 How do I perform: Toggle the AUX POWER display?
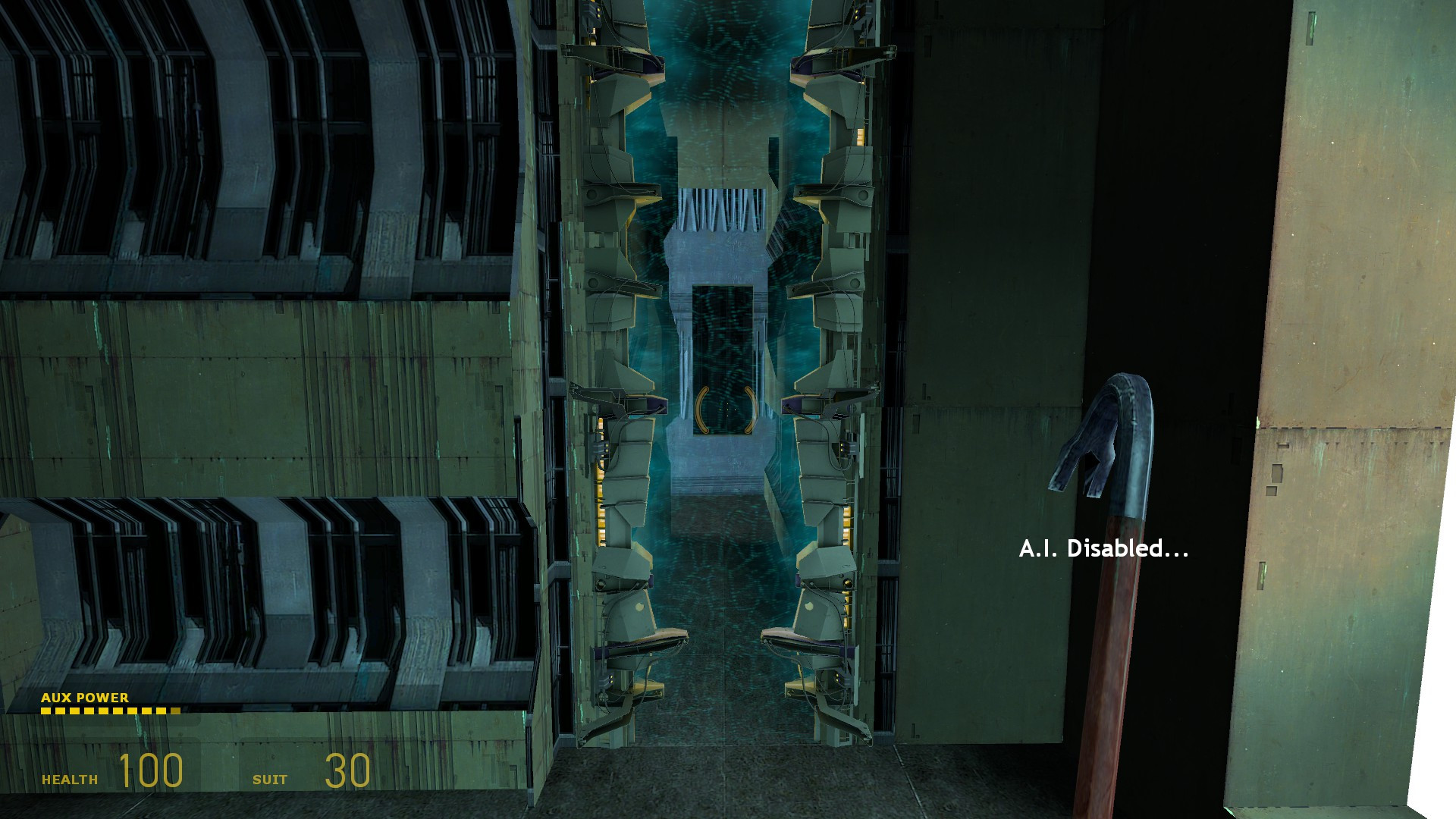click(85, 698)
